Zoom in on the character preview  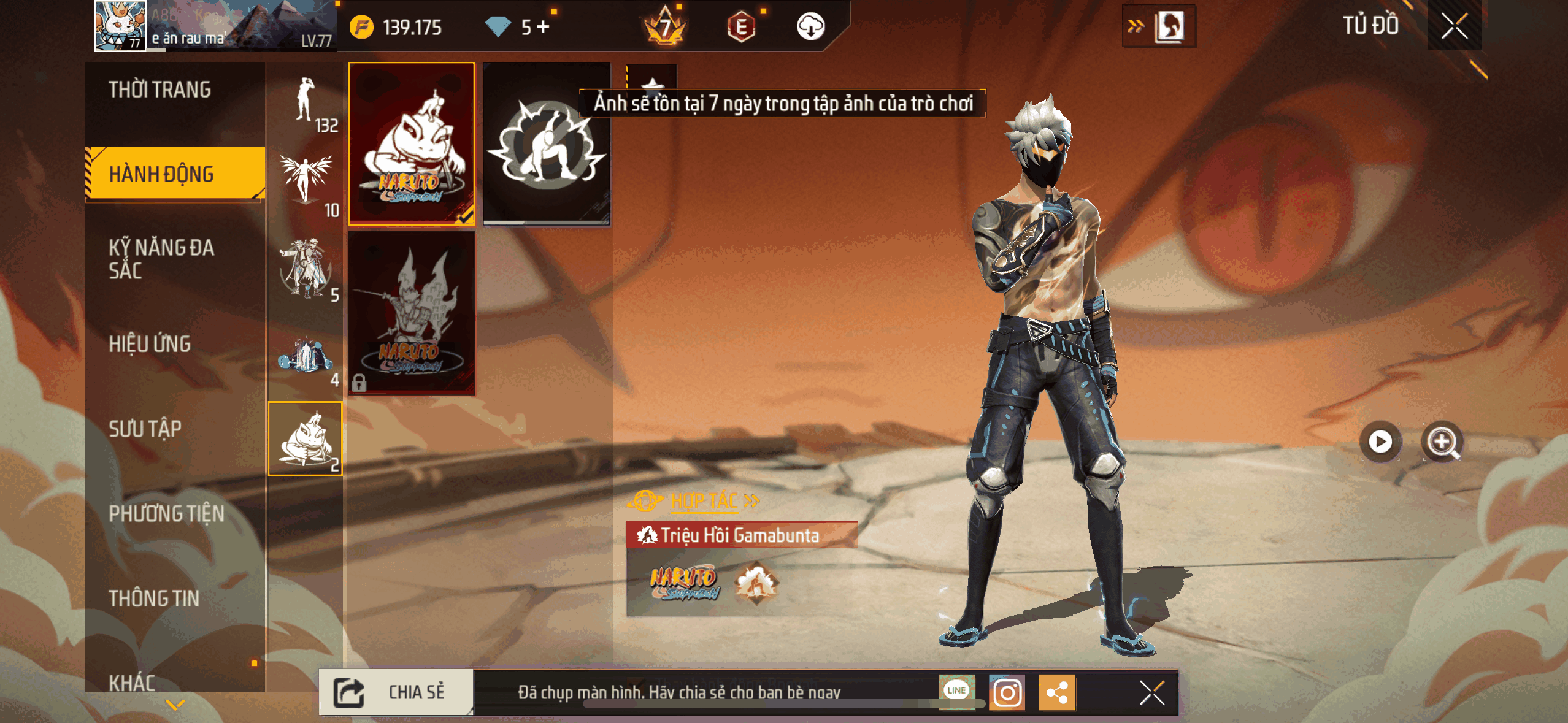1442,442
